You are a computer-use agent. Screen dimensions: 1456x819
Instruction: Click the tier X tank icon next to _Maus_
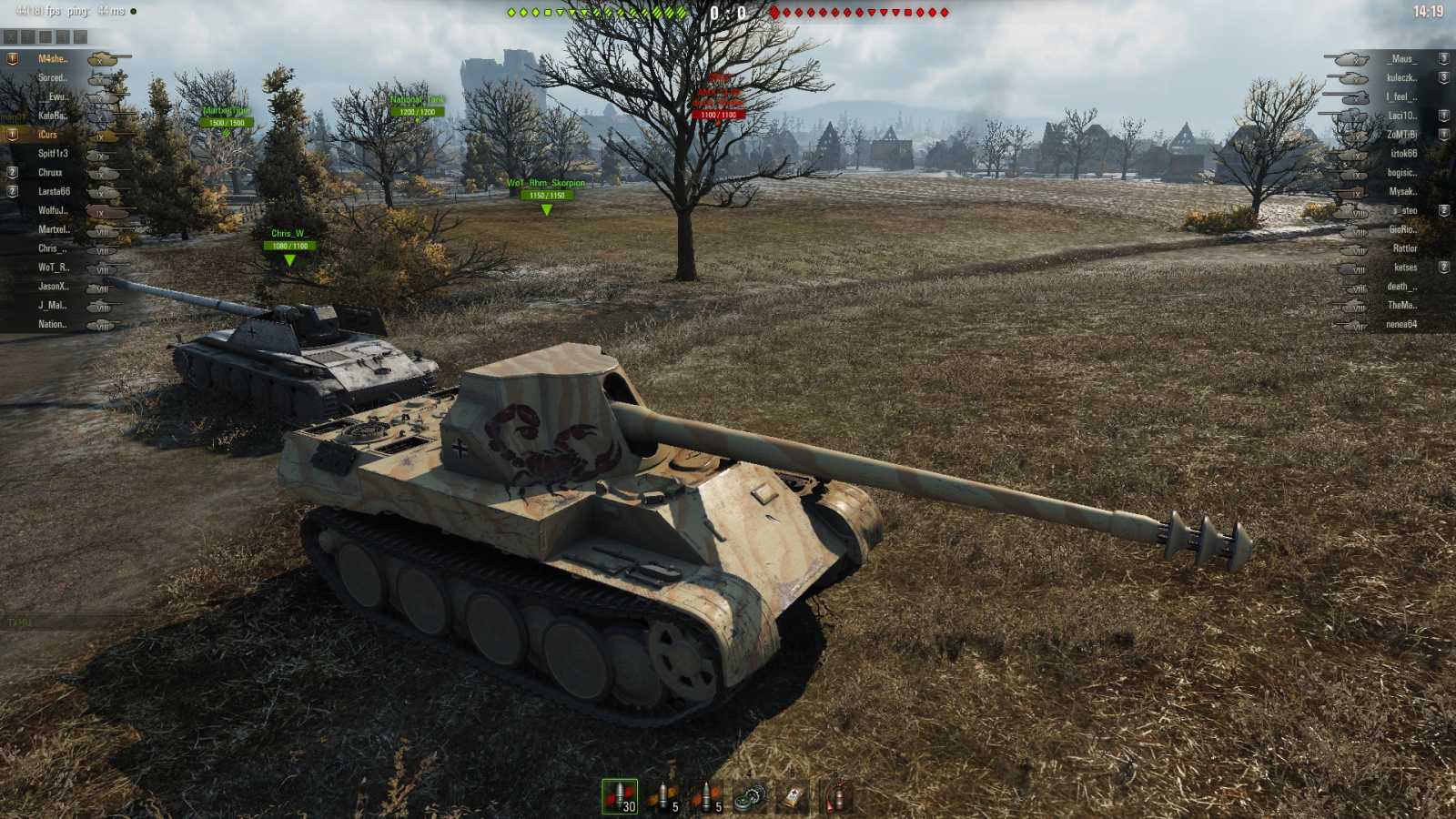point(1351,60)
